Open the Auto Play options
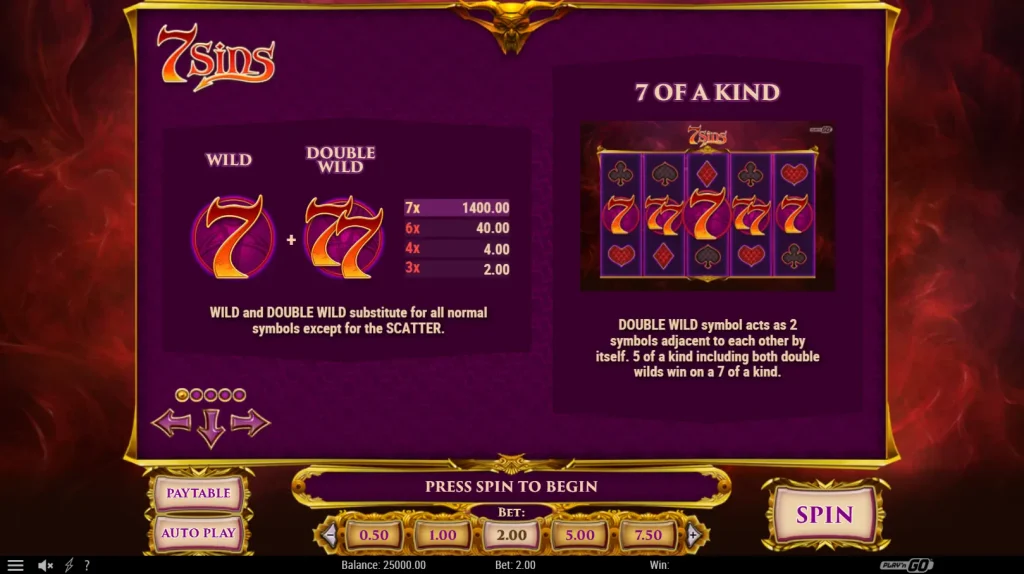Viewport: 1024px width, 574px height. [198, 533]
